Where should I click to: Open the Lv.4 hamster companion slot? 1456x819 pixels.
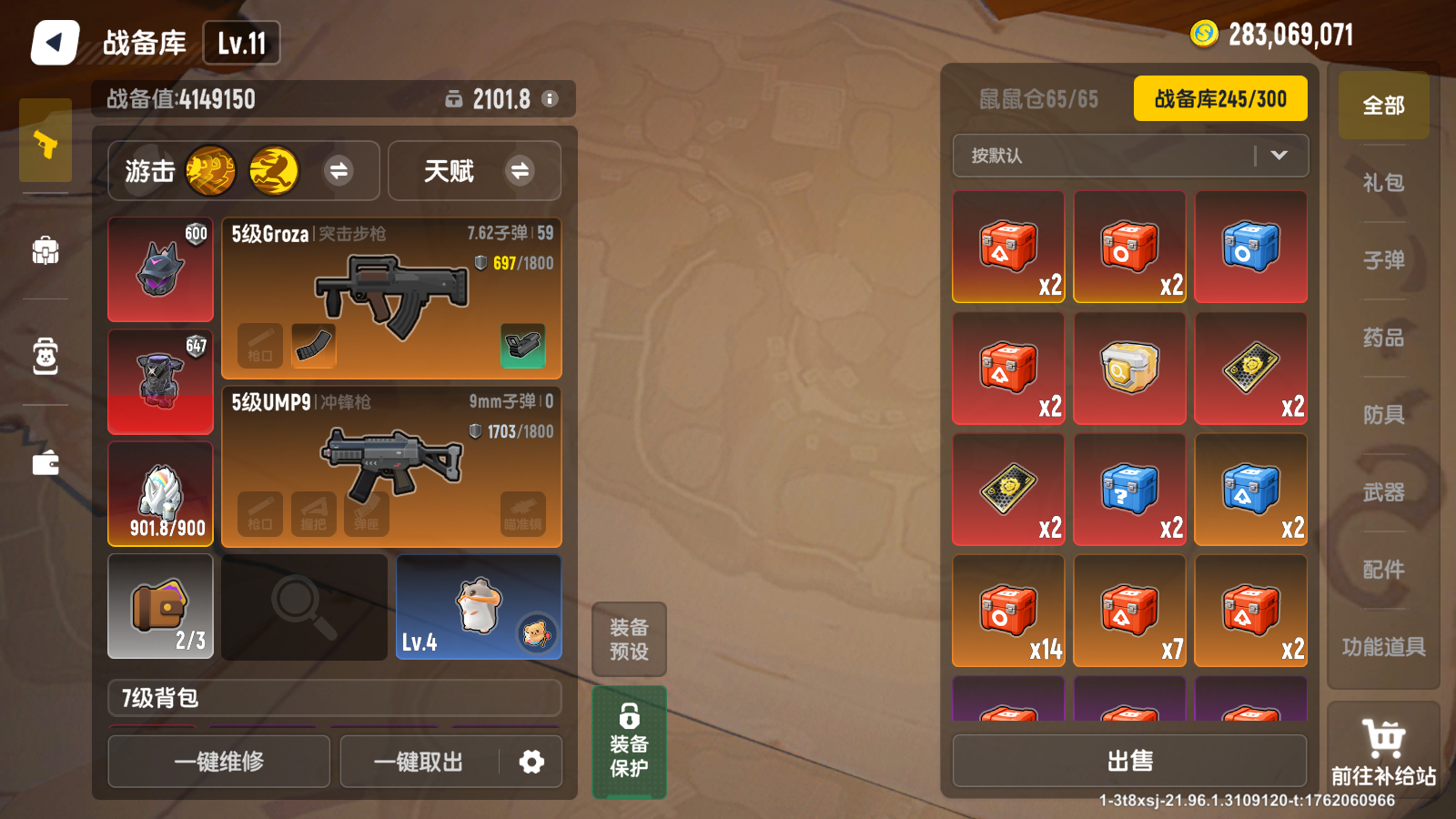(x=478, y=606)
